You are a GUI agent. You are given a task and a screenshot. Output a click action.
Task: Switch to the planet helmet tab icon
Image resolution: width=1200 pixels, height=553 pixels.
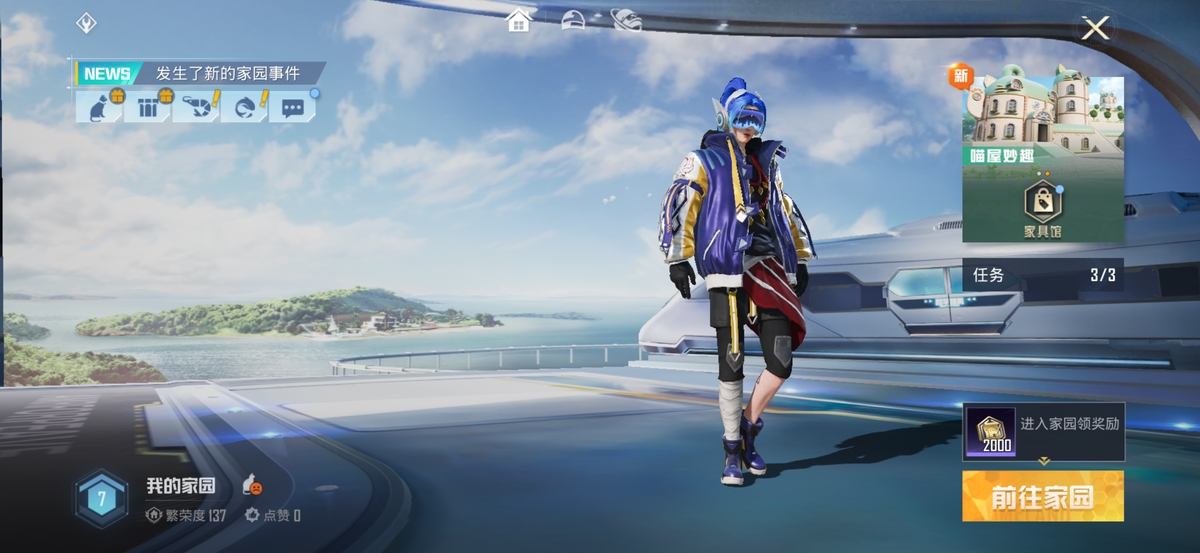pyautogui.click(x=626, y=20)
